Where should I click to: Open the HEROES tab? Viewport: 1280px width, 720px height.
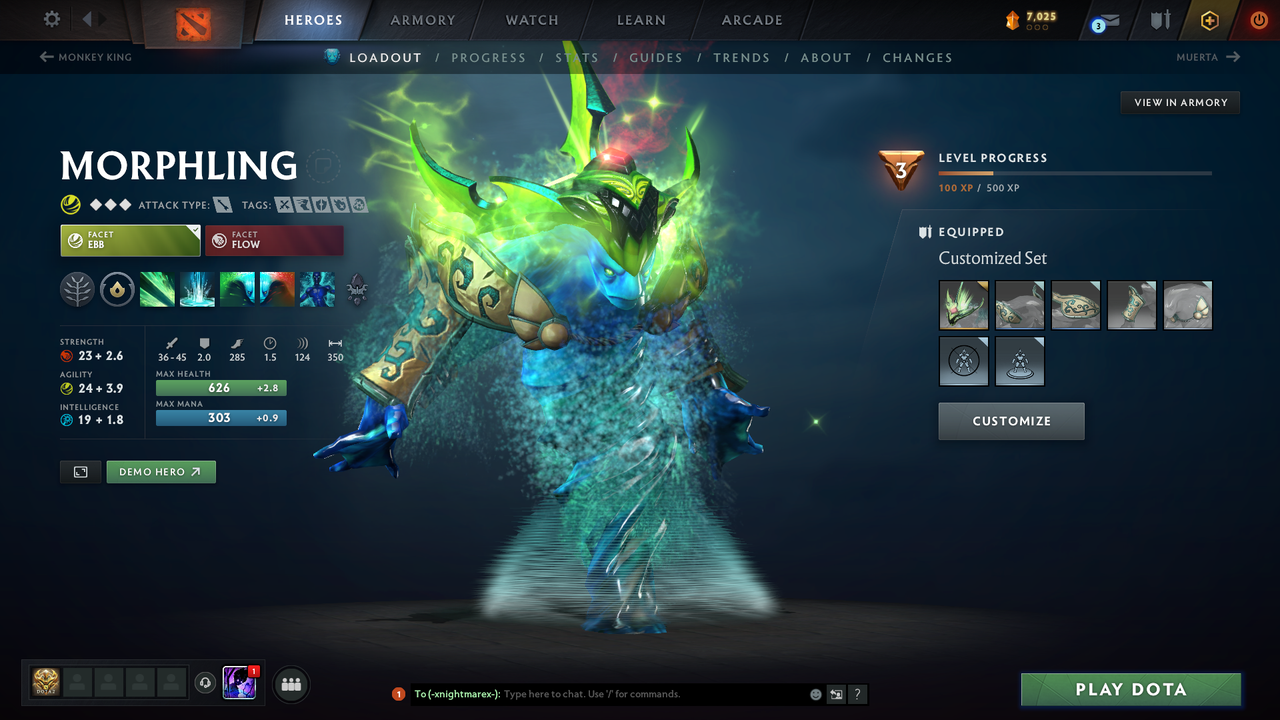[x=313, y=20]
